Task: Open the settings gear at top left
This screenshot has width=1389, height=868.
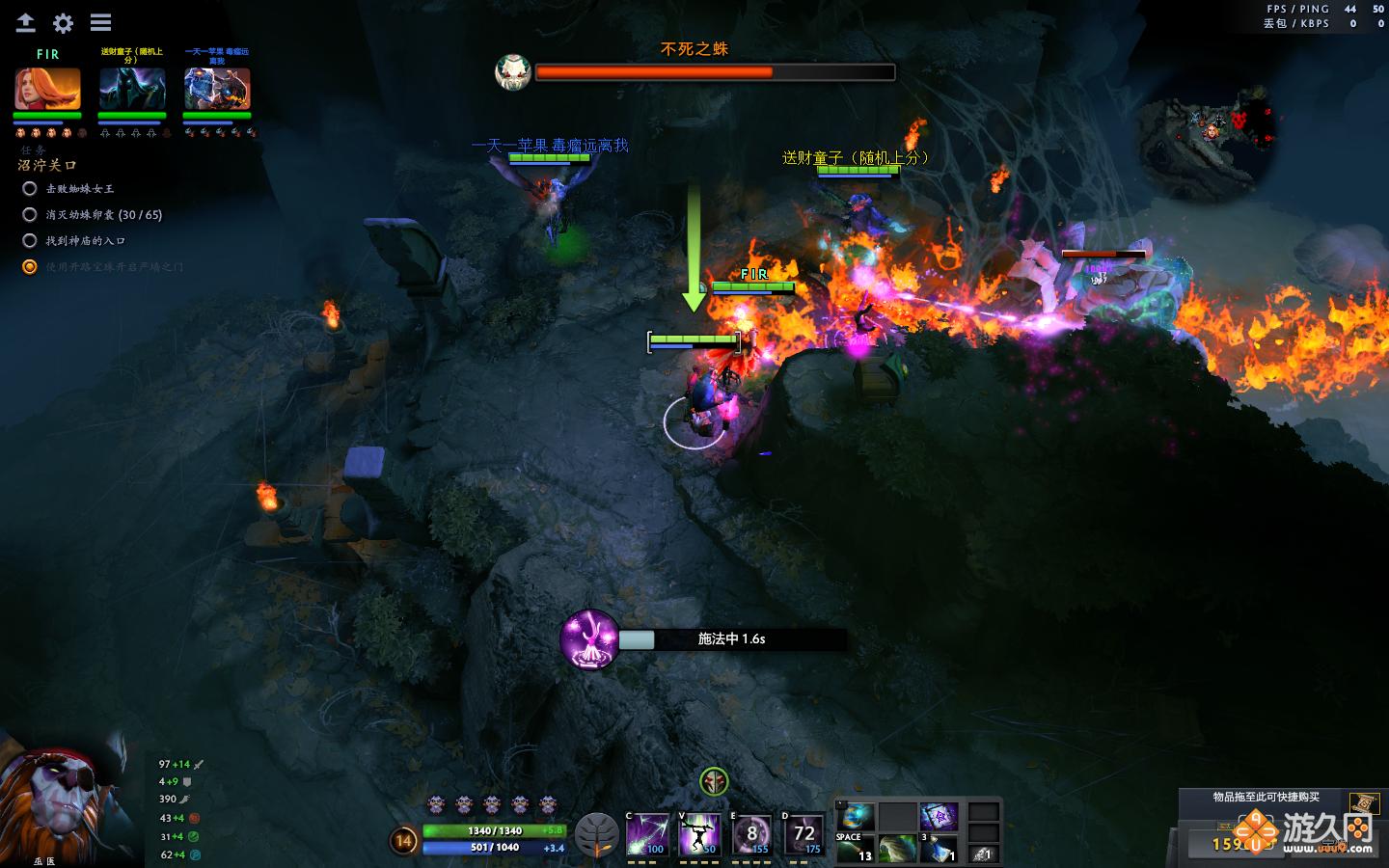Action: coord(62,23)
